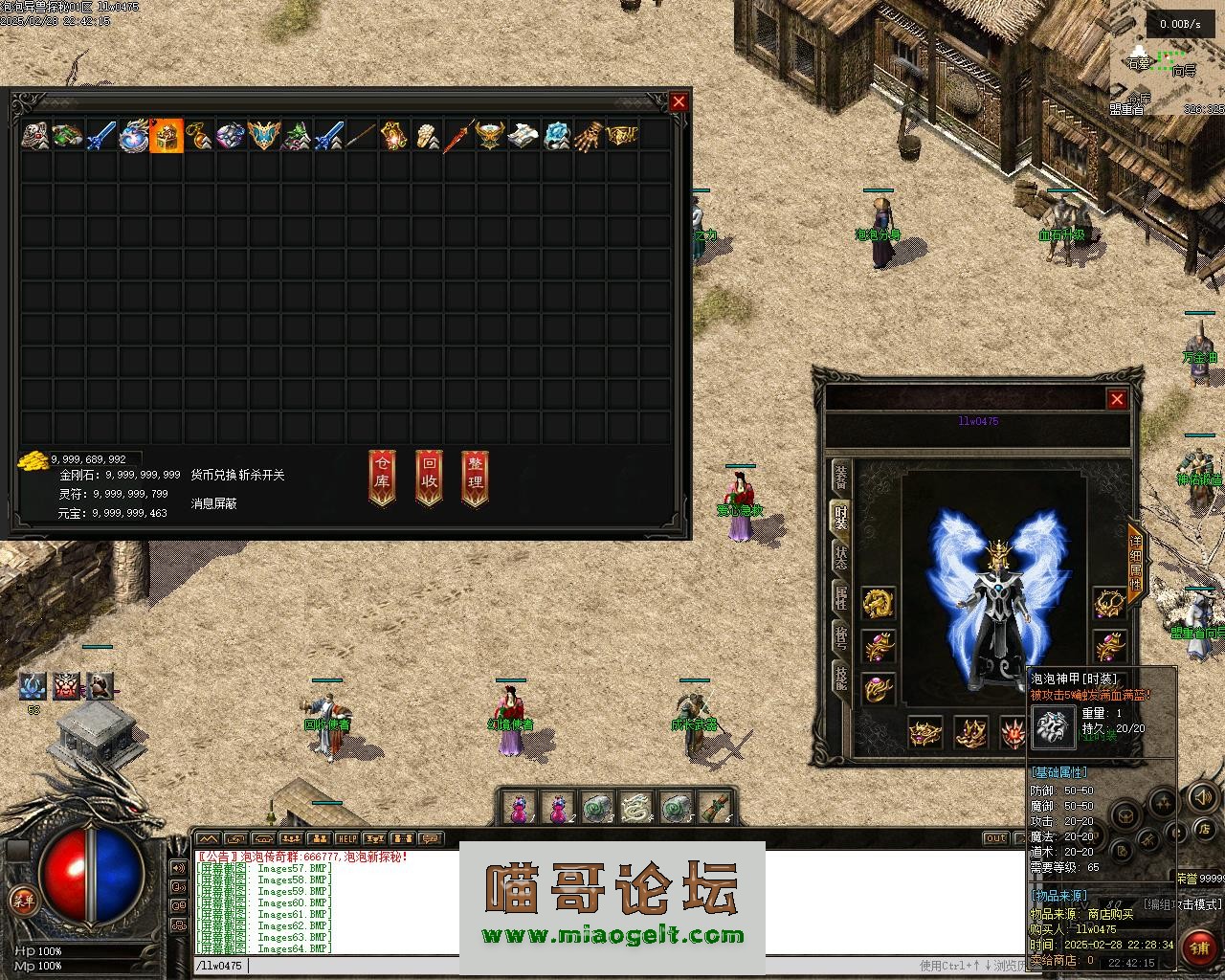Open the round 菜单 menu button

click(22, 900)
